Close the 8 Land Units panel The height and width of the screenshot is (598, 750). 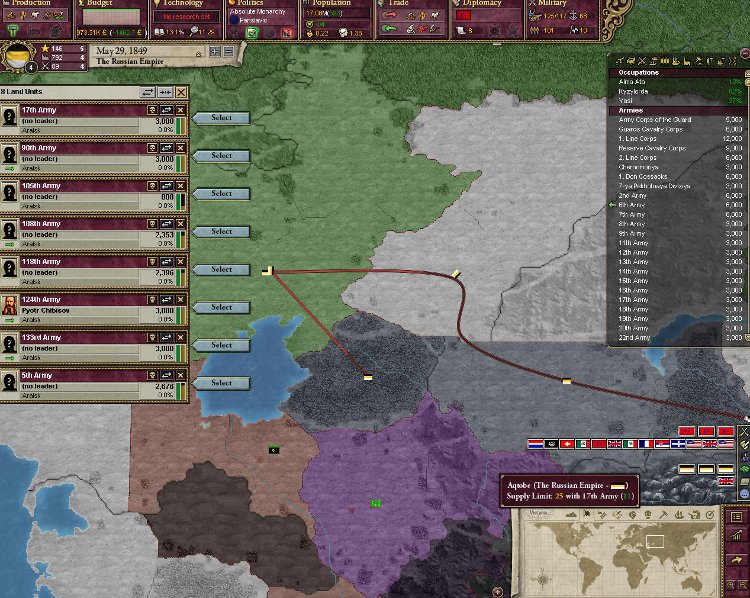[x=181, y=91]
